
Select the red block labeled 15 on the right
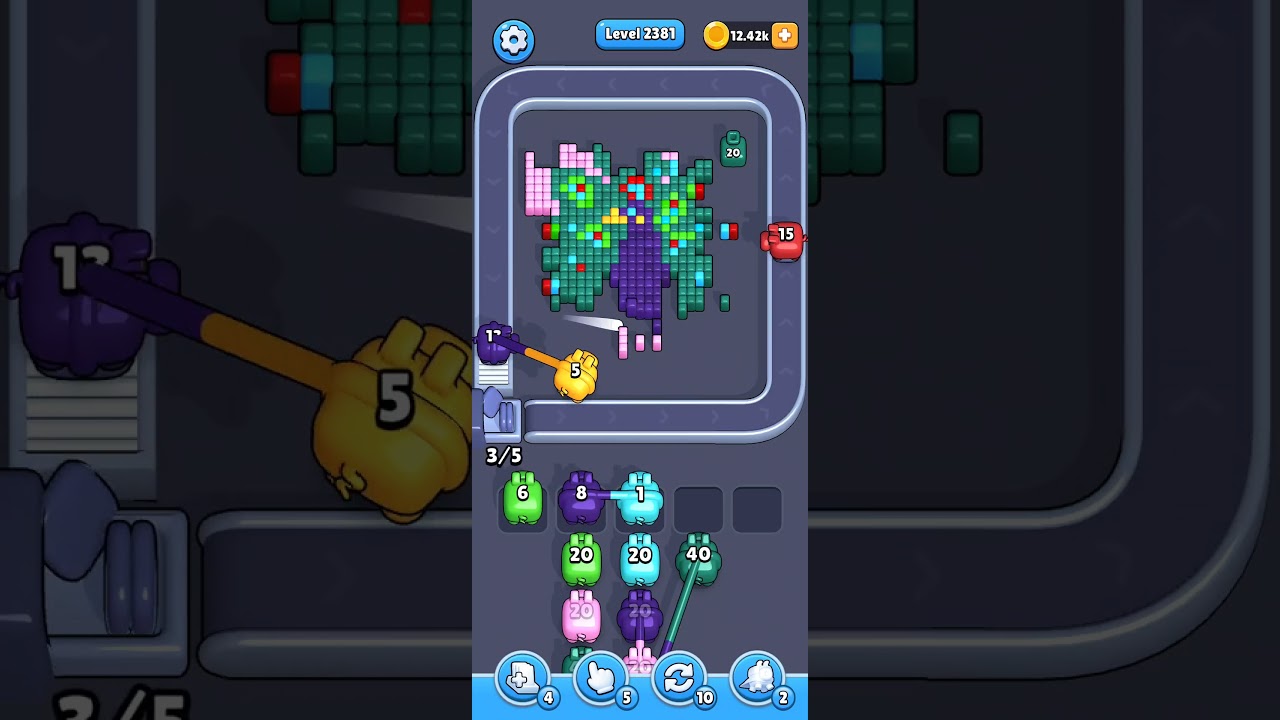(786, 238)
